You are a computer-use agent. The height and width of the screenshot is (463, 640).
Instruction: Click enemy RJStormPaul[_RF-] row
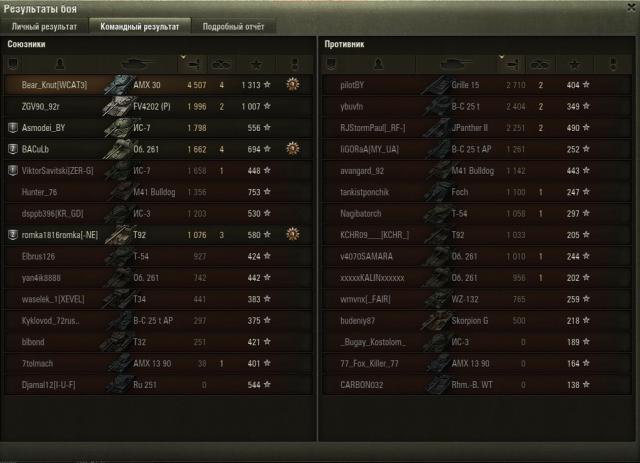[372, 128]
